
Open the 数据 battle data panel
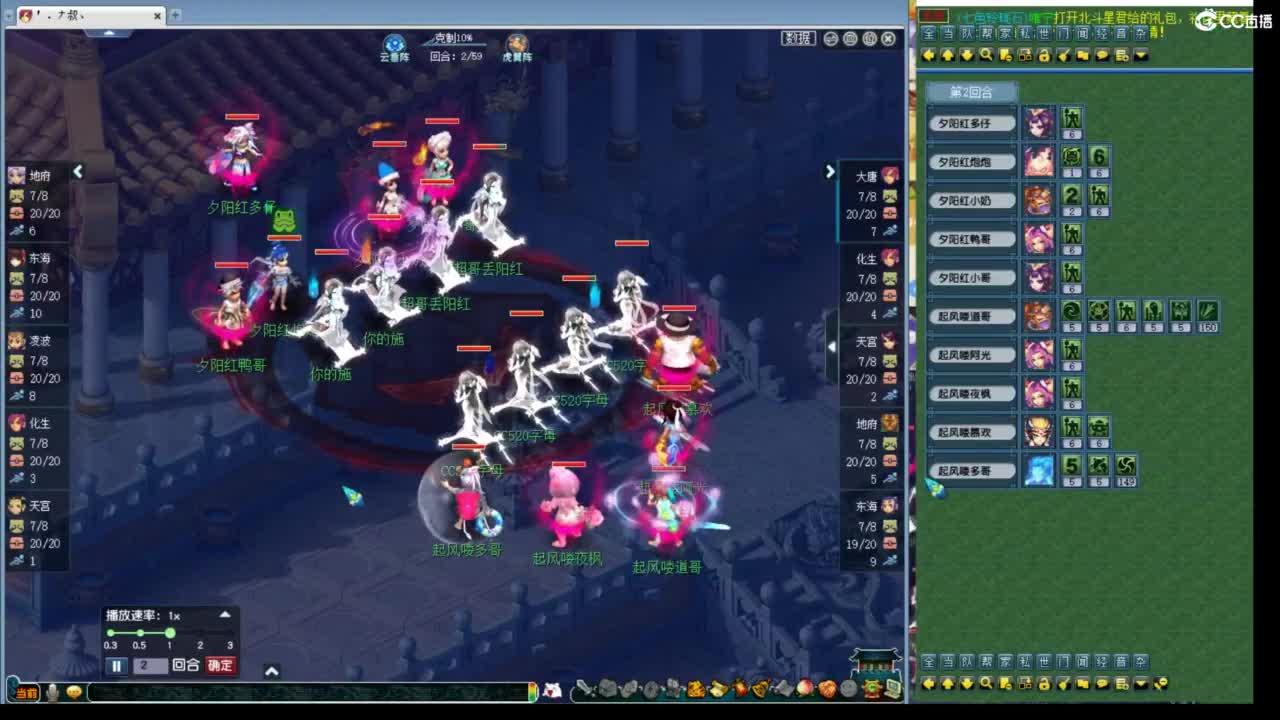coord(798,37)
